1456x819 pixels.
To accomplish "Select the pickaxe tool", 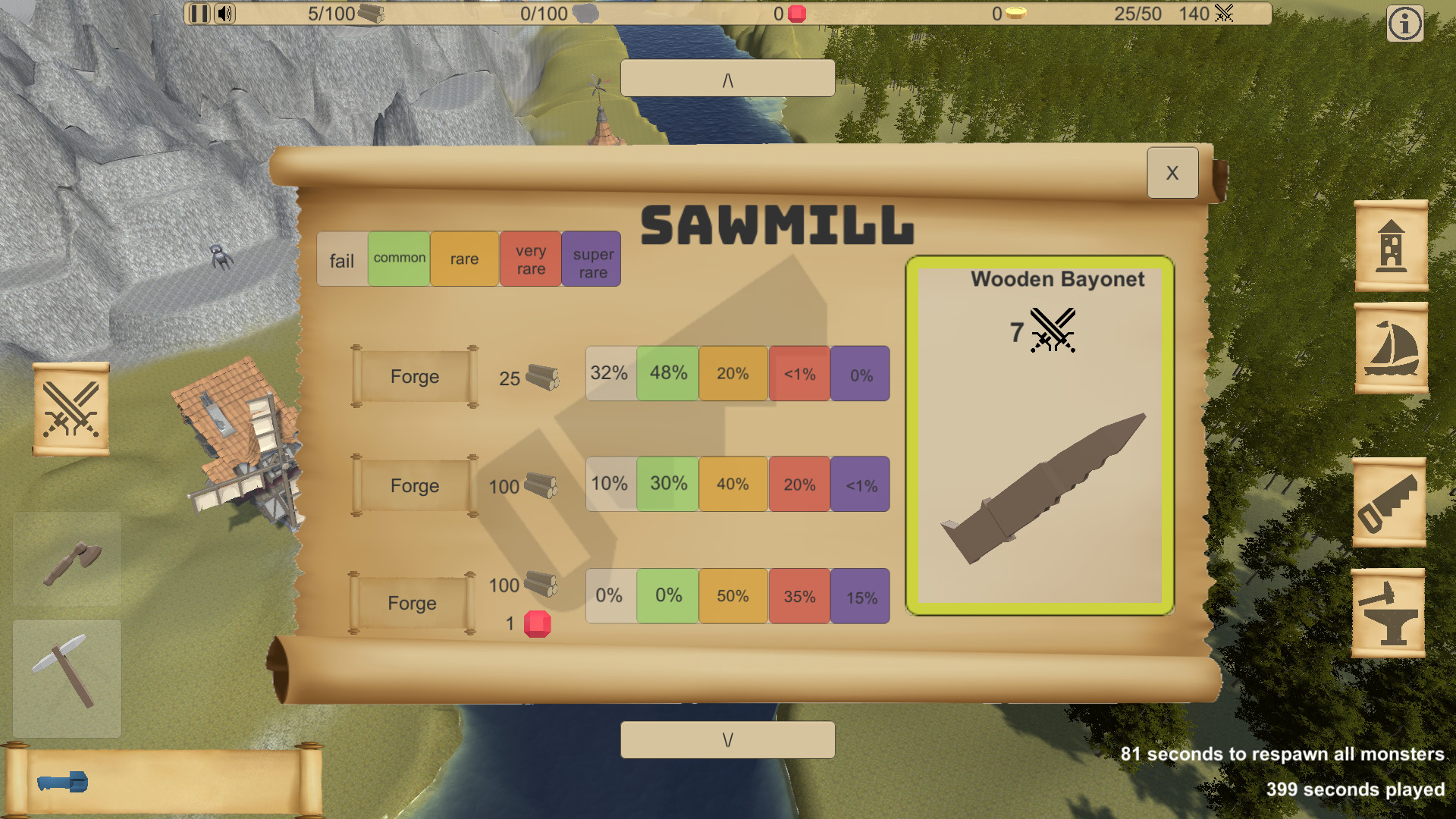I will pos(67,680).
